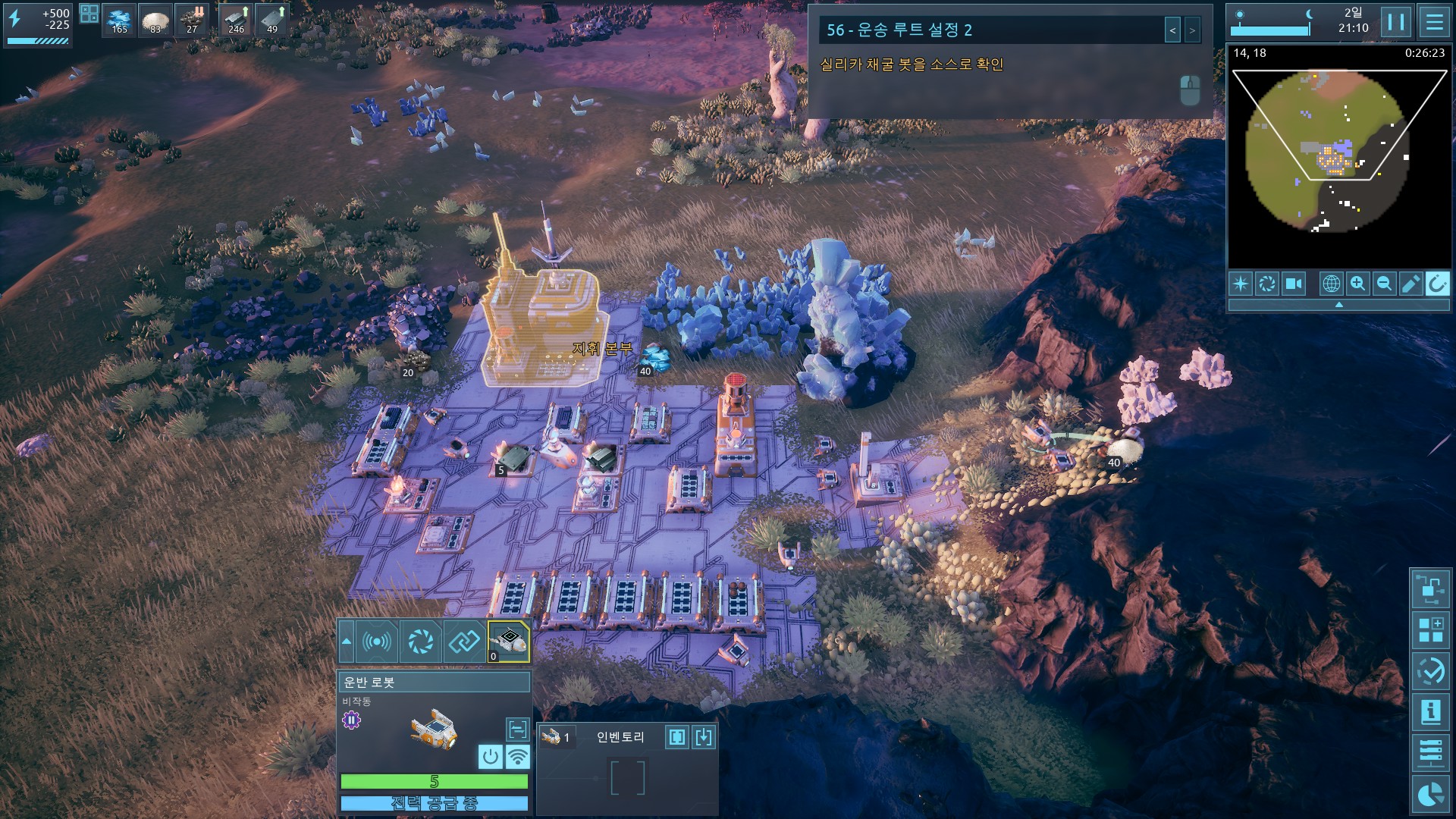Open the build grid with plus icon
This screenshot has height=819, width=1456.
click(1430, 629)
